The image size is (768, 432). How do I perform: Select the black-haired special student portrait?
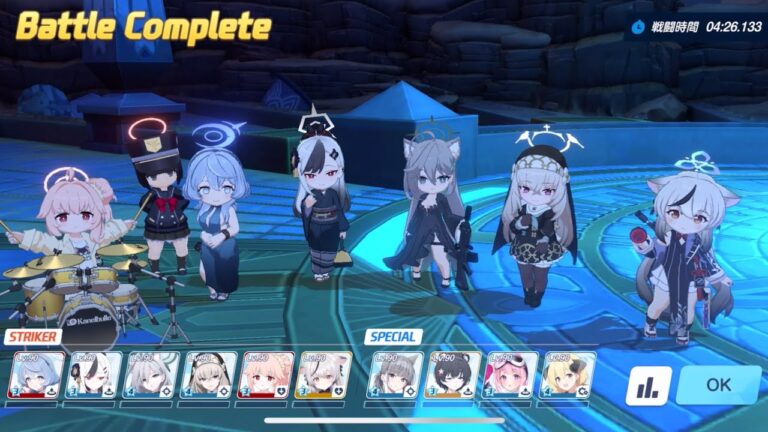(x=454, y=375)
